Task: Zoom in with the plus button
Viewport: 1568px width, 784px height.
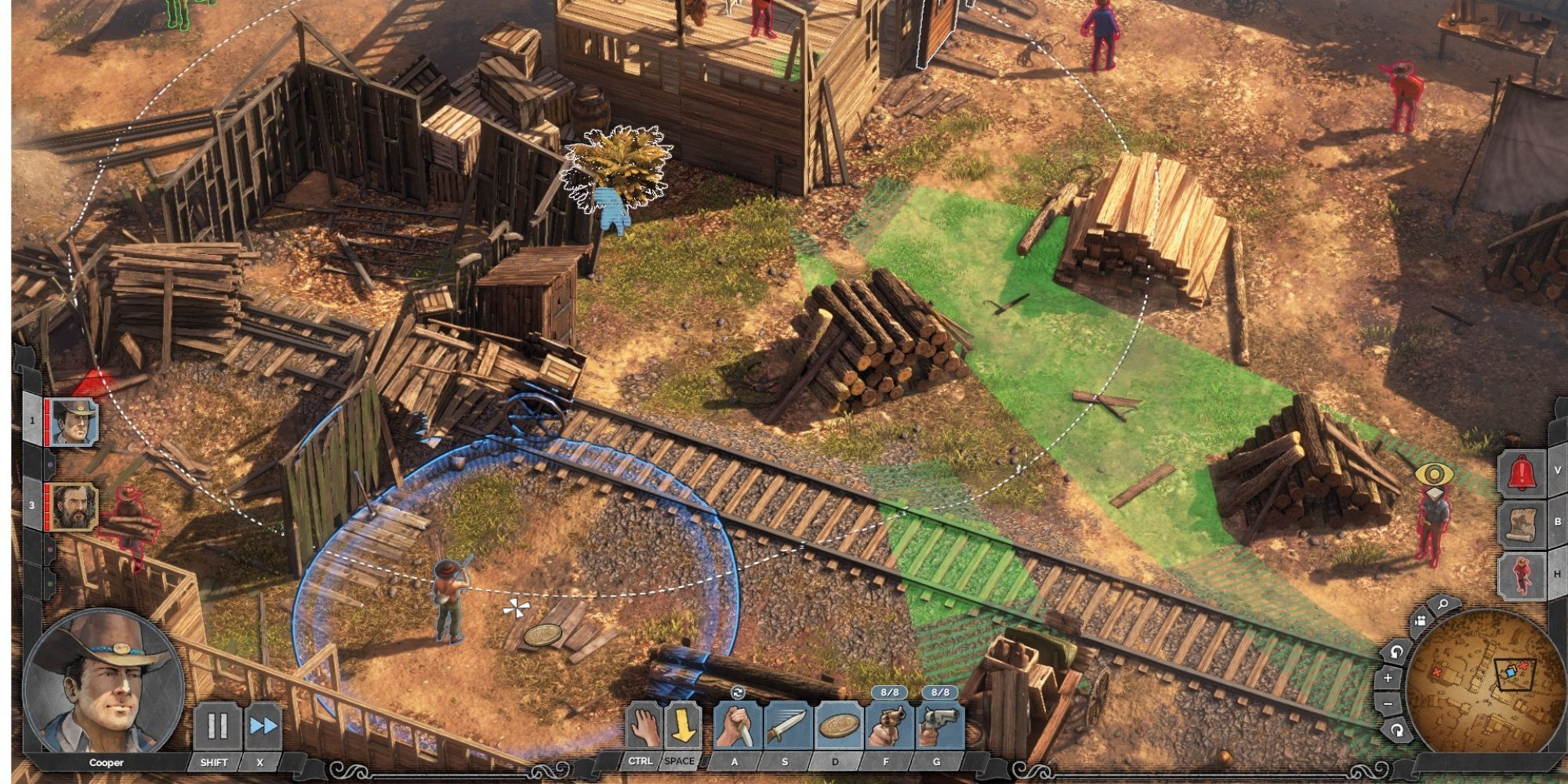Action: pos(1388,677)
